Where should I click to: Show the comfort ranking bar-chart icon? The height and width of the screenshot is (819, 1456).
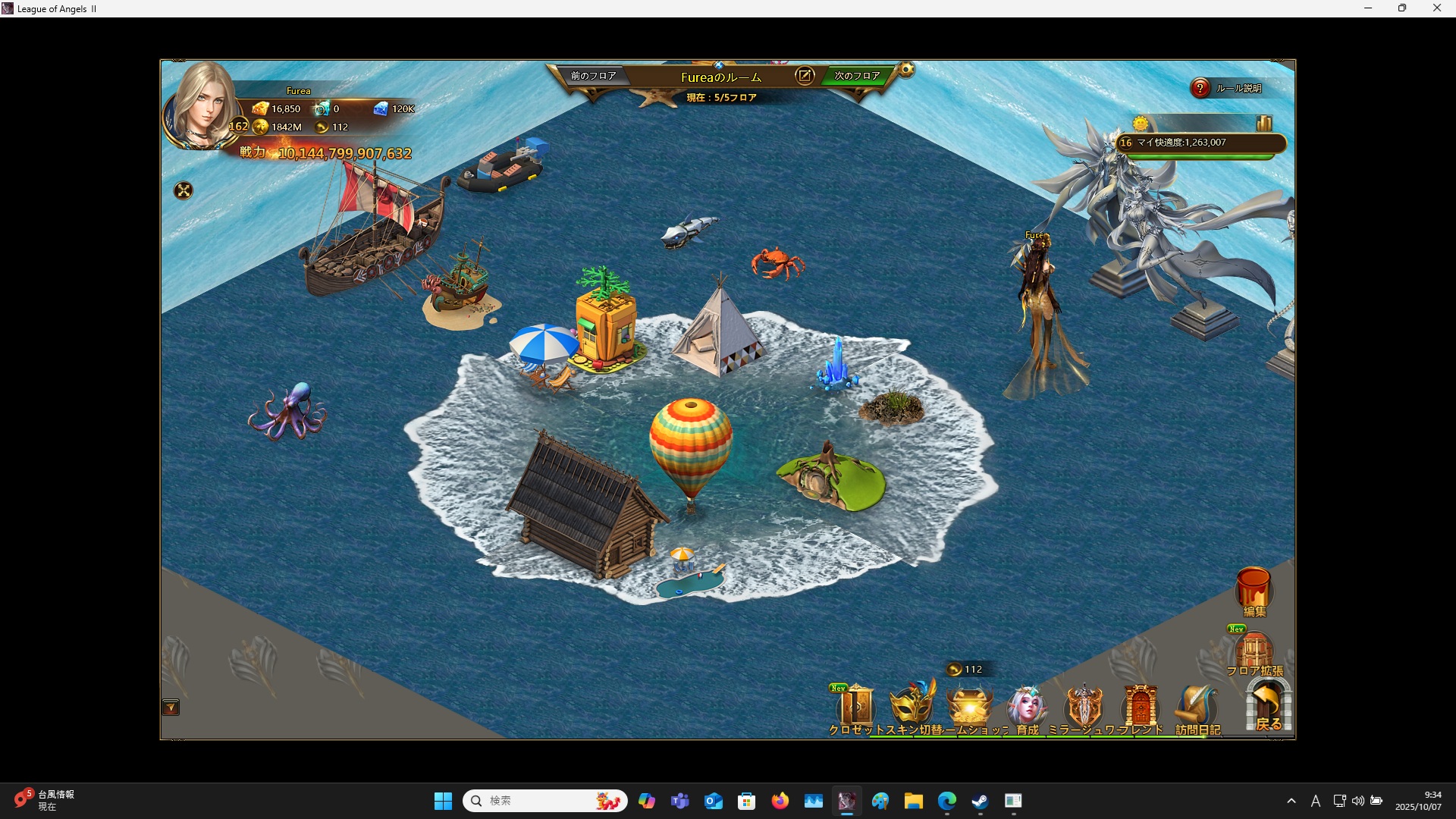[1263, 124]
